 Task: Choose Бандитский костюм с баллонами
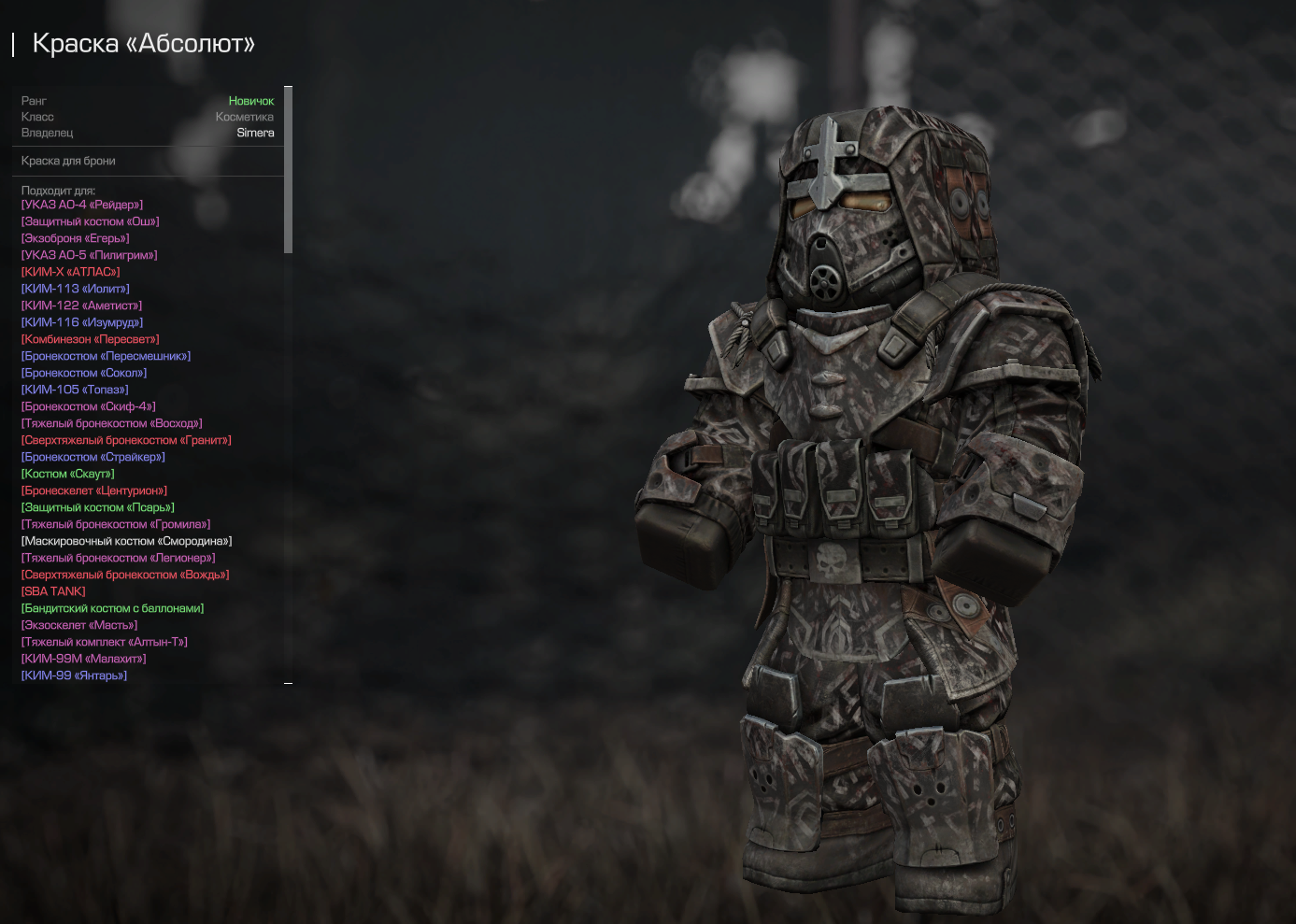tap(113, 608)
